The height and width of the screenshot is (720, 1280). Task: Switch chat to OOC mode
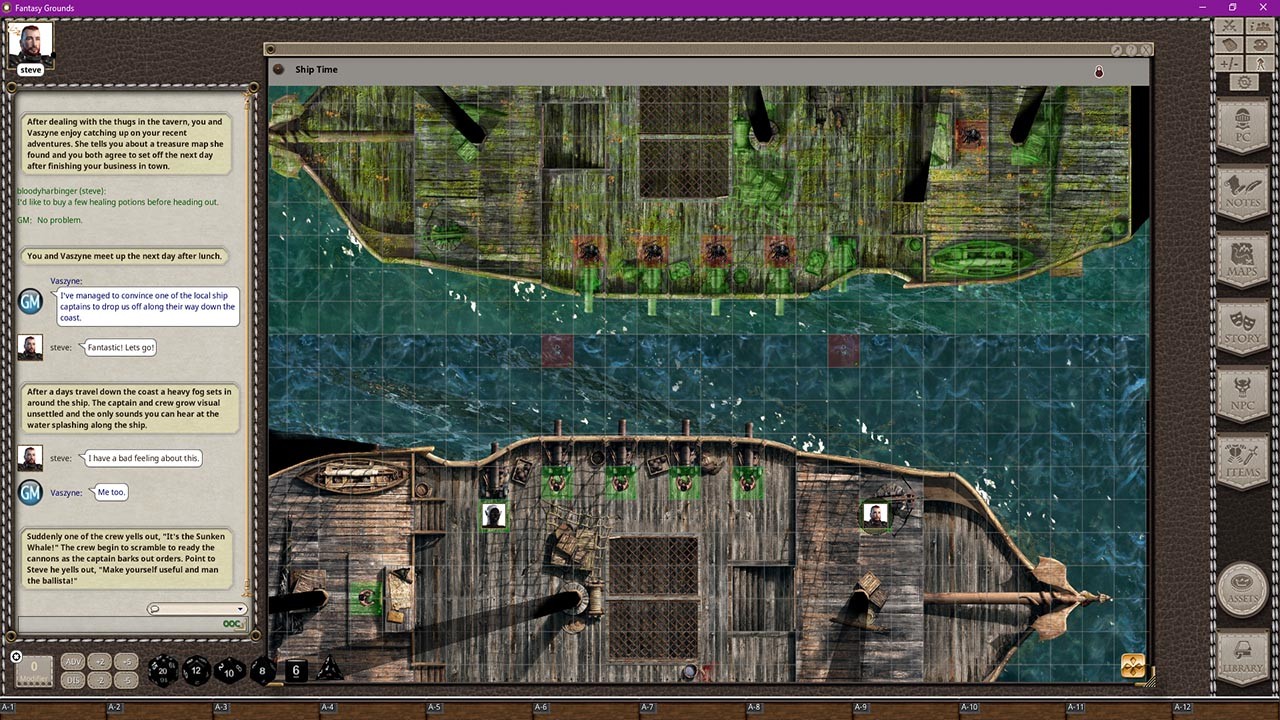231,624
